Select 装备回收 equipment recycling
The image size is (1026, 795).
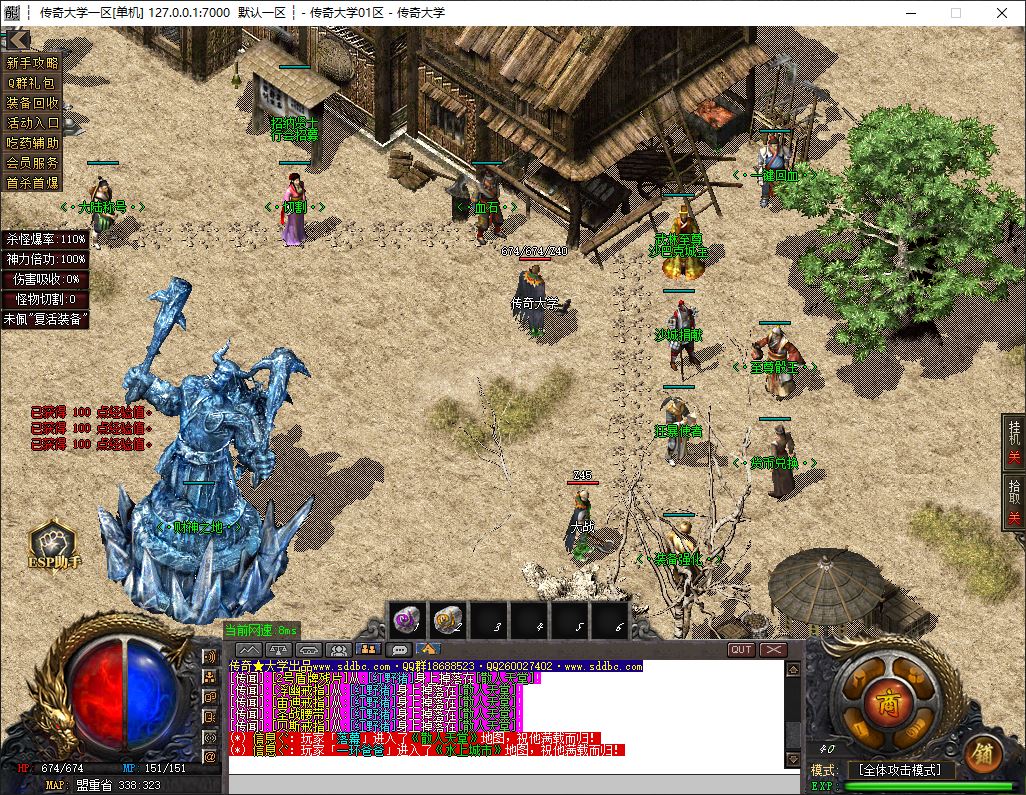[x=32, y=103]
